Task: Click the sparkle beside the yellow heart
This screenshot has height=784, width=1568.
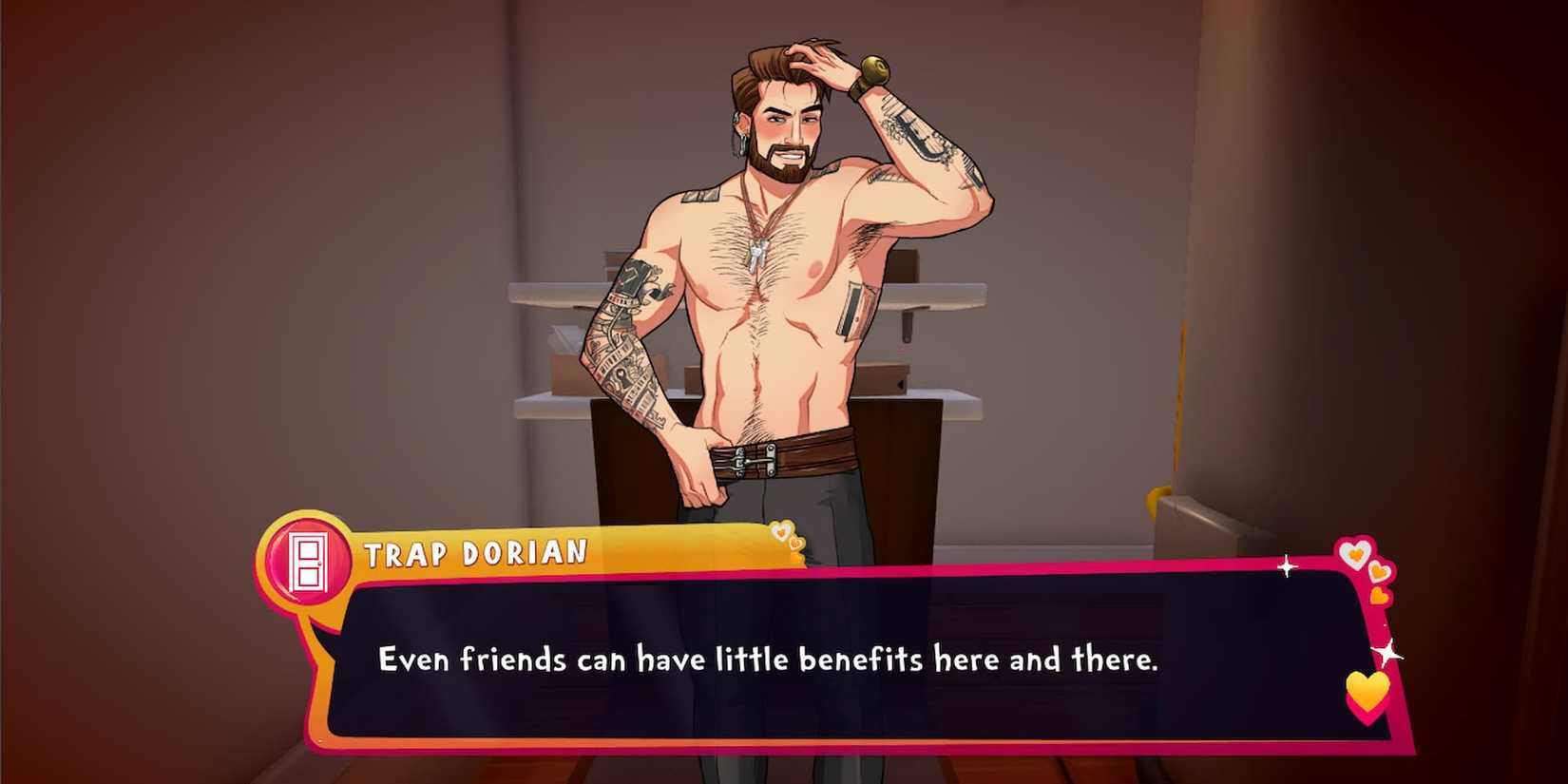Action: point(1387,653)
